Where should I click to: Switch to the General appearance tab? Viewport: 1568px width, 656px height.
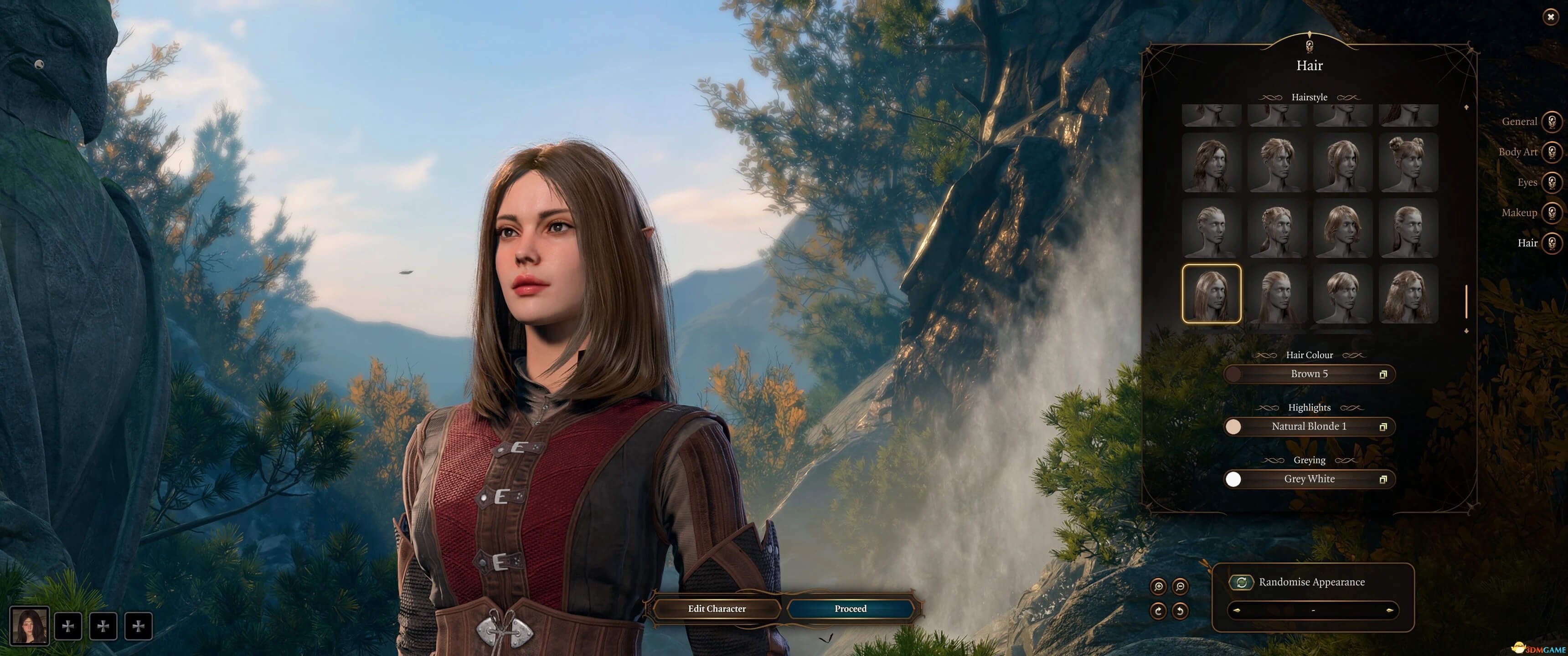1552,122
